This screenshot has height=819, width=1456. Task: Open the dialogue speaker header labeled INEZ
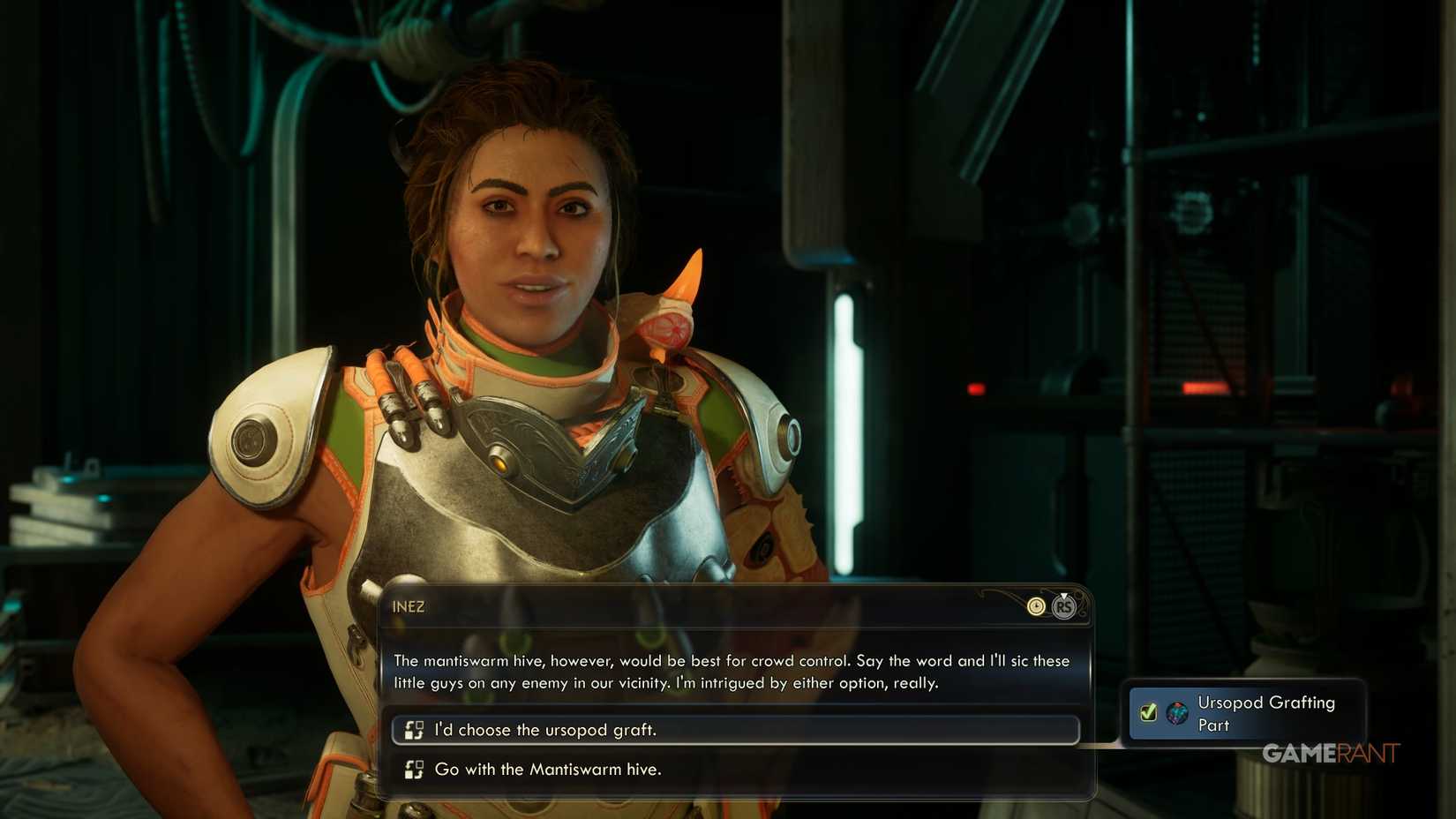[409, 606]
